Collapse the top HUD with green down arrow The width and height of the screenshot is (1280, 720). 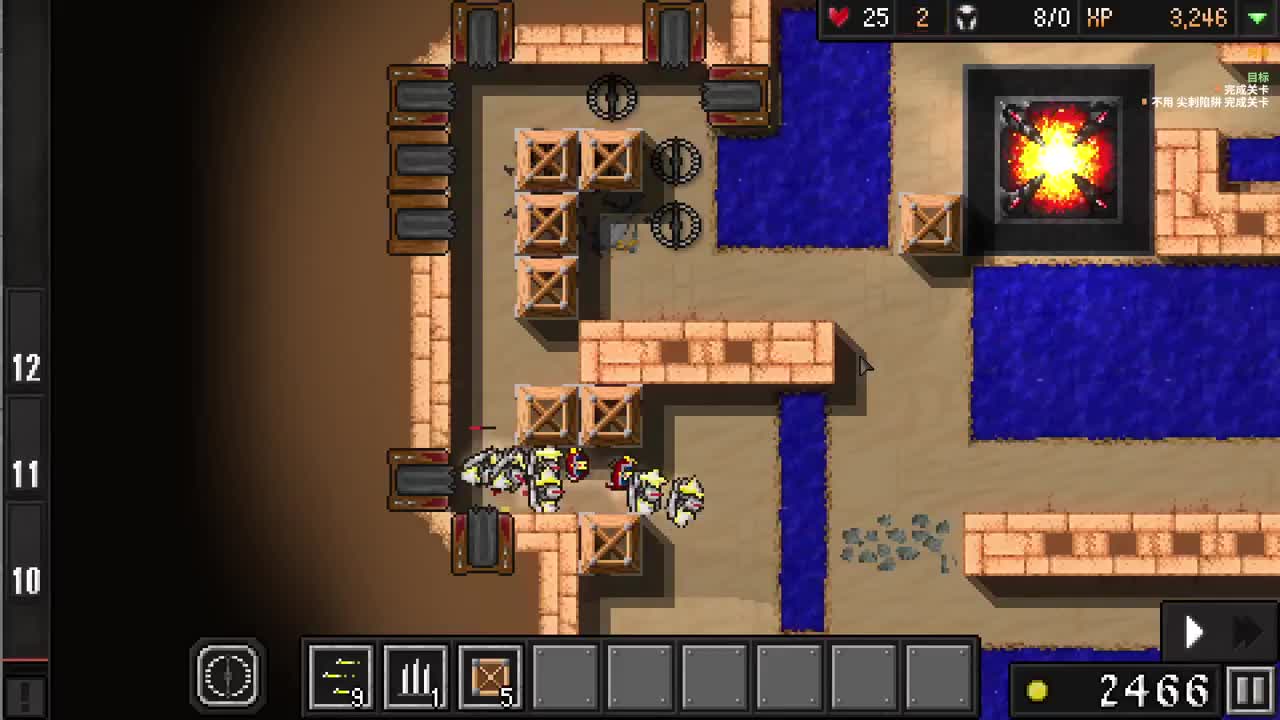[x=1257, y=17]
